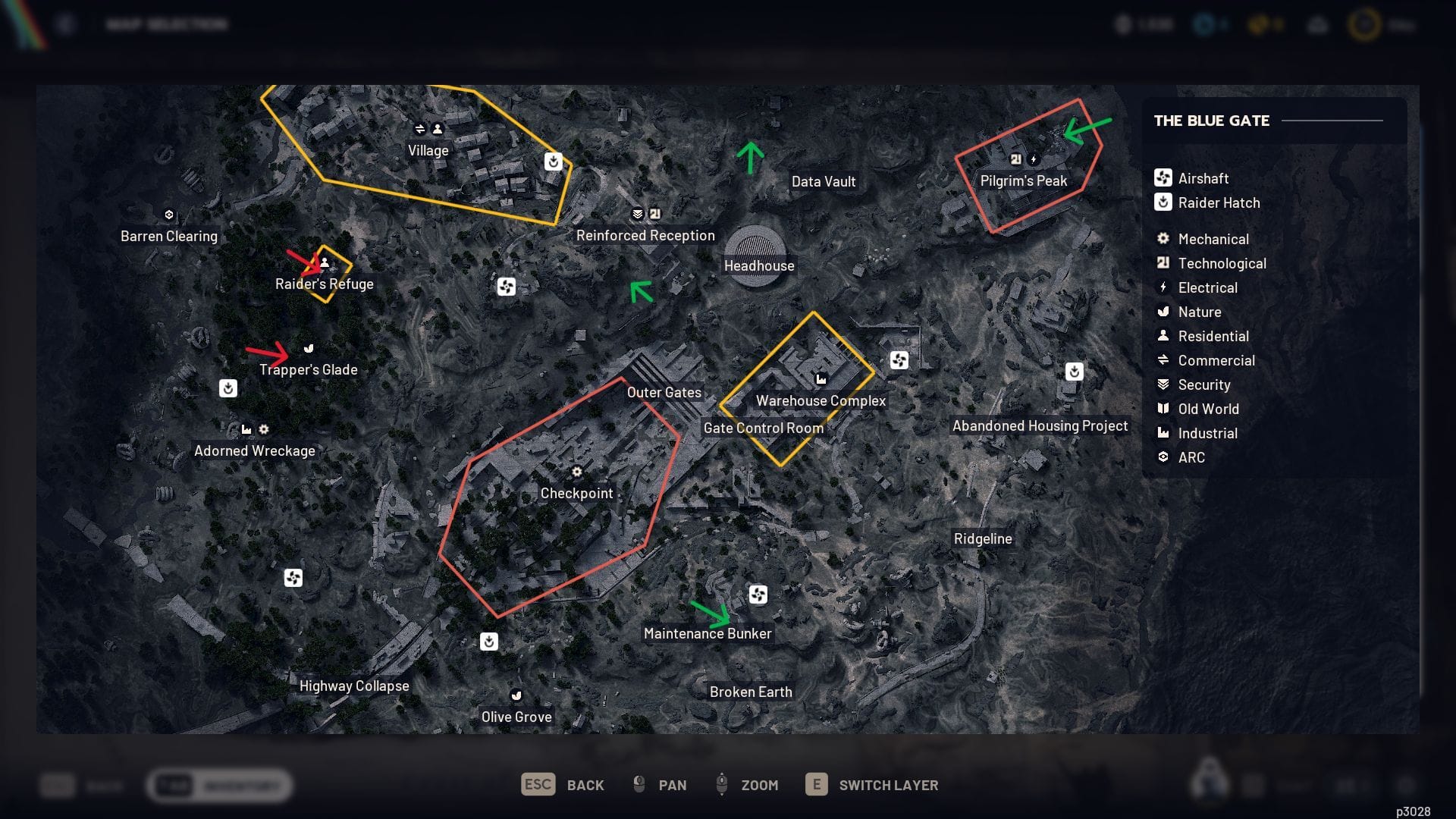The height and width of the screenshot is (819, 1456).
Task: Select the Airshaft icon near Headhouse
Action: point(507,287)
